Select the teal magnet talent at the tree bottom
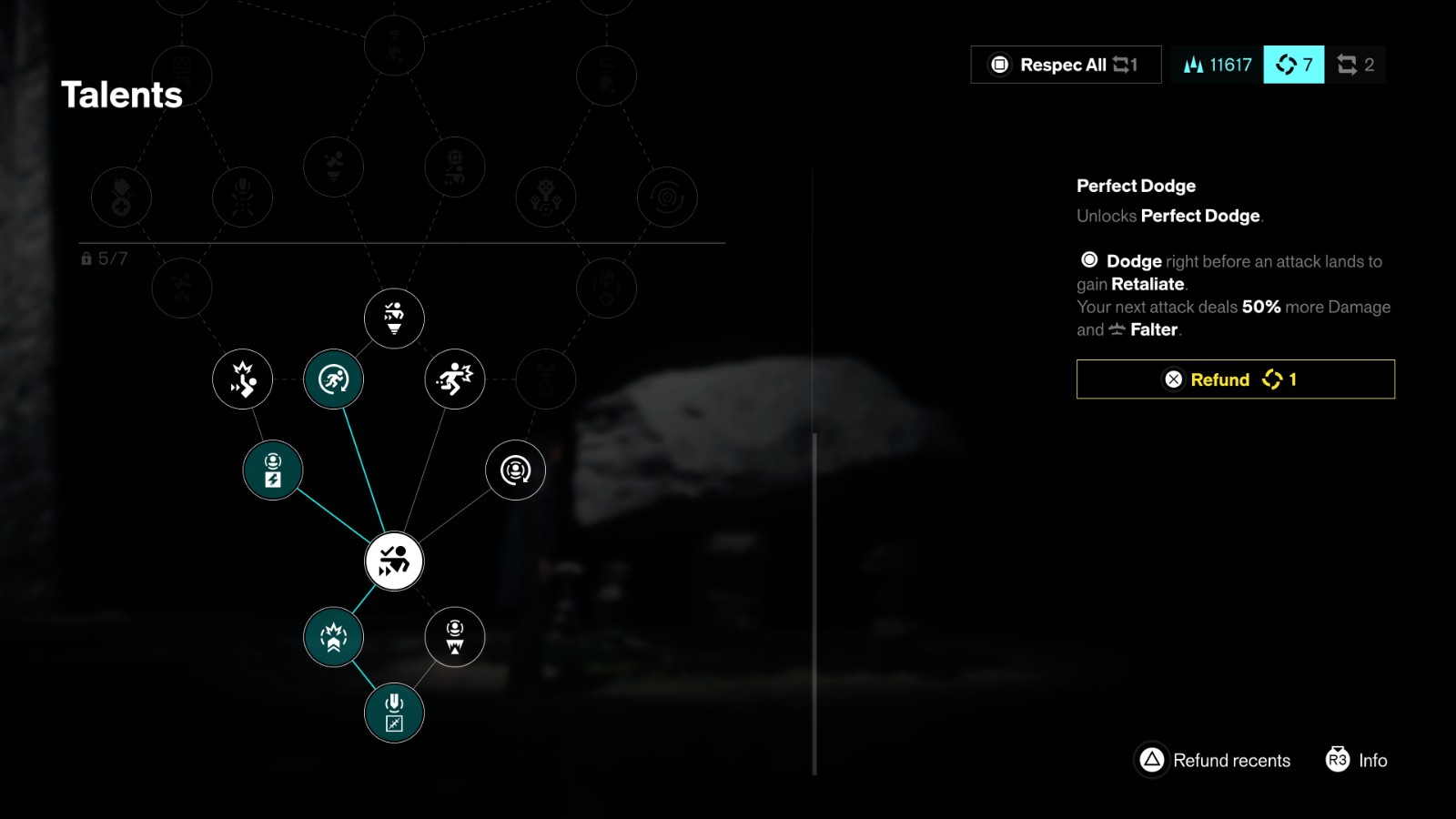Image resolution: width=1456 pixels, height=819 pixels. pos(394,713)
